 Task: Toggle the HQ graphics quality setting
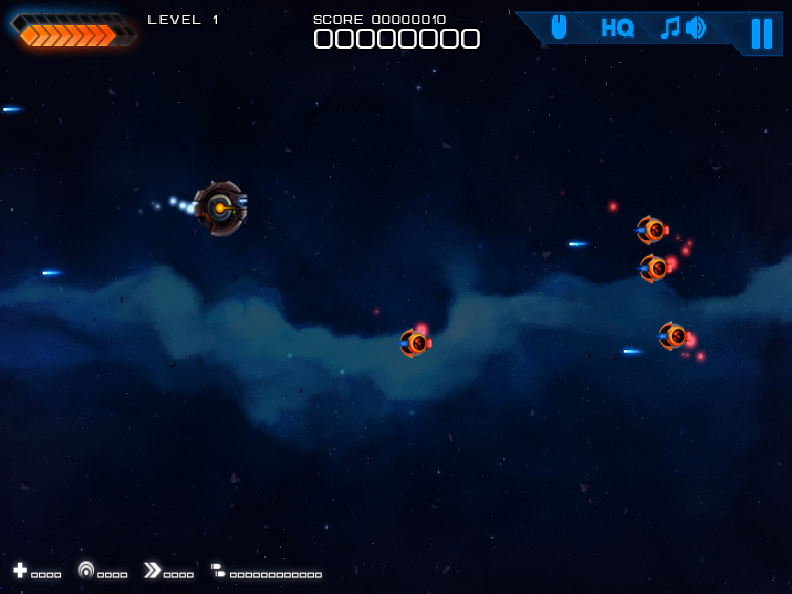(617, 29)
